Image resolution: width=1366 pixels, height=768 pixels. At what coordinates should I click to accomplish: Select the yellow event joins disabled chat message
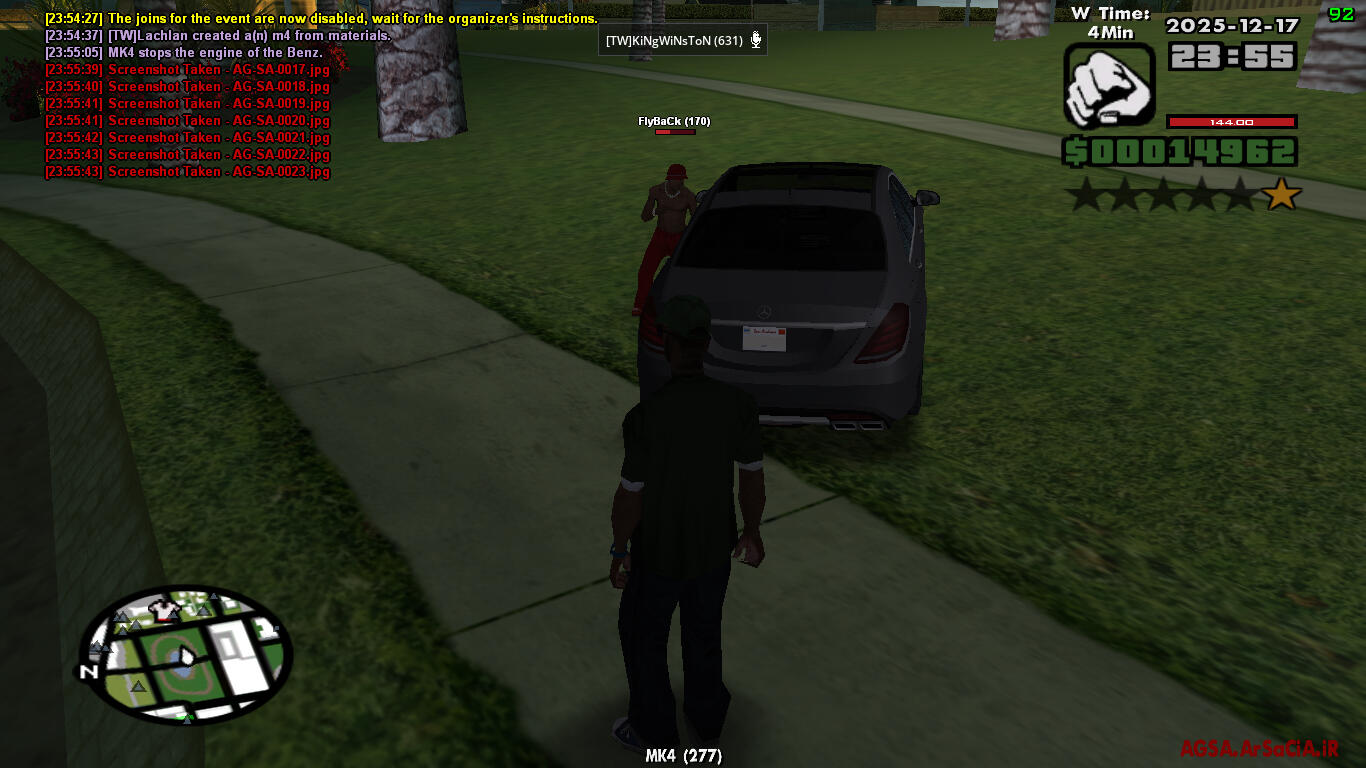[321, 18]
